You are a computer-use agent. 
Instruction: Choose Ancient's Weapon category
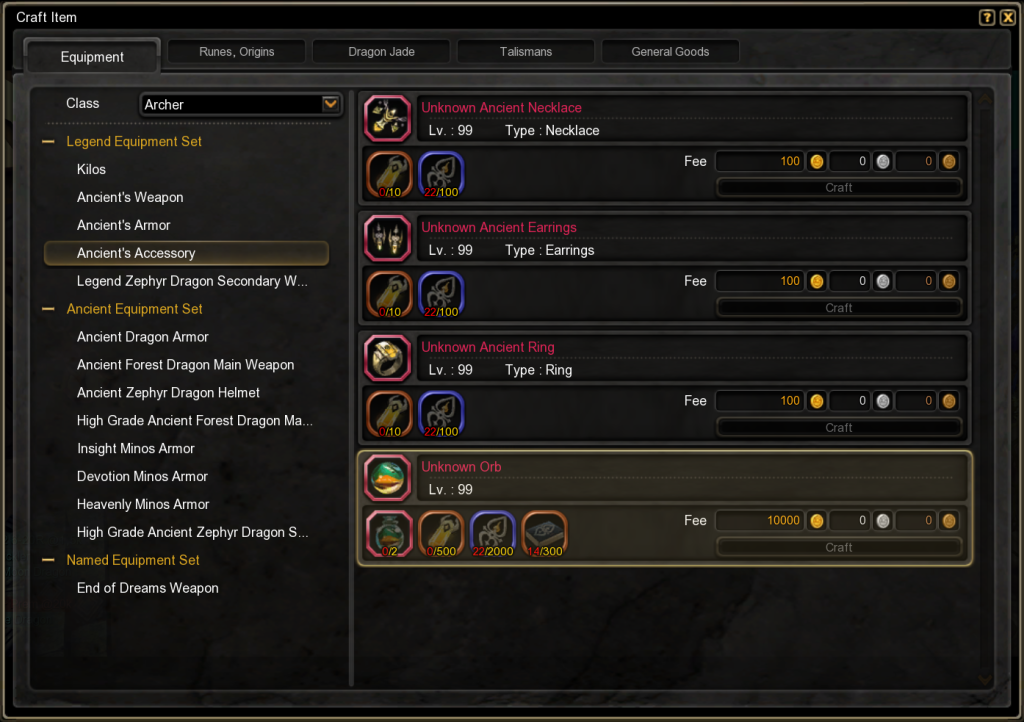pos(130,198)
